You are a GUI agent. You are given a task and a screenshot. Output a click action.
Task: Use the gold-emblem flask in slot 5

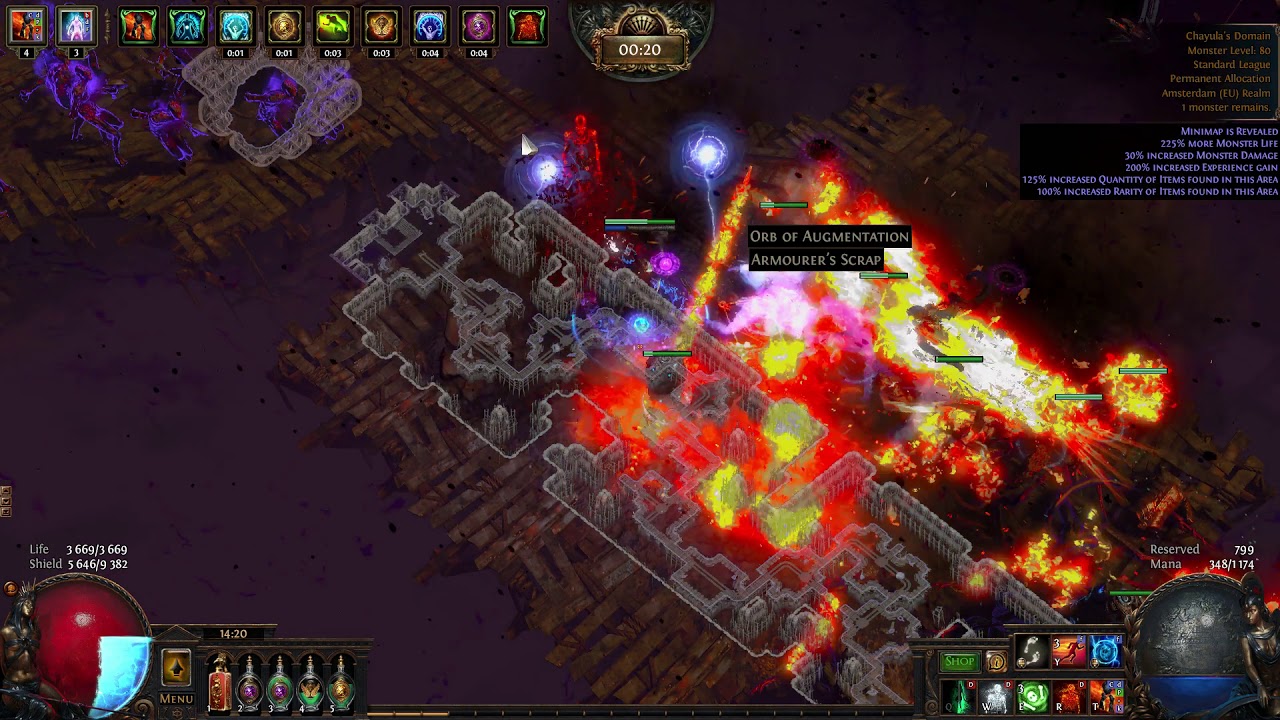(342, 684)
